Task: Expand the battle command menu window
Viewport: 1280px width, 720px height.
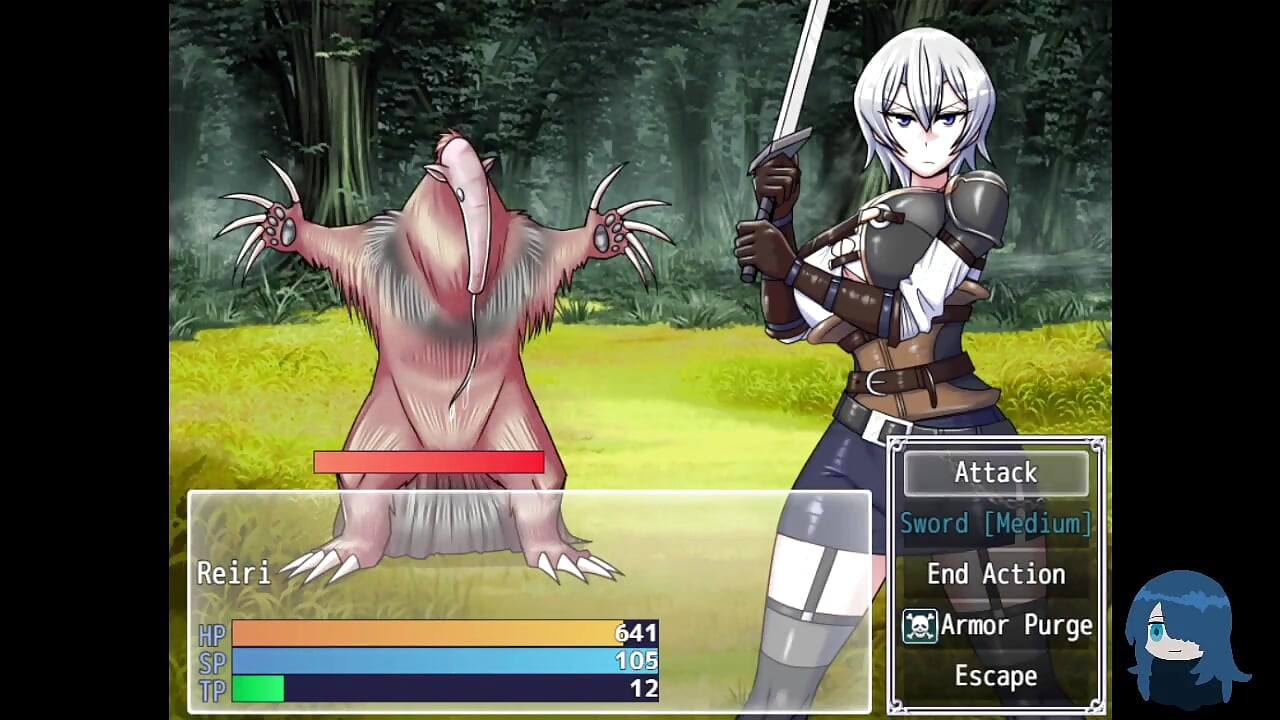Action: pos(996,575)
